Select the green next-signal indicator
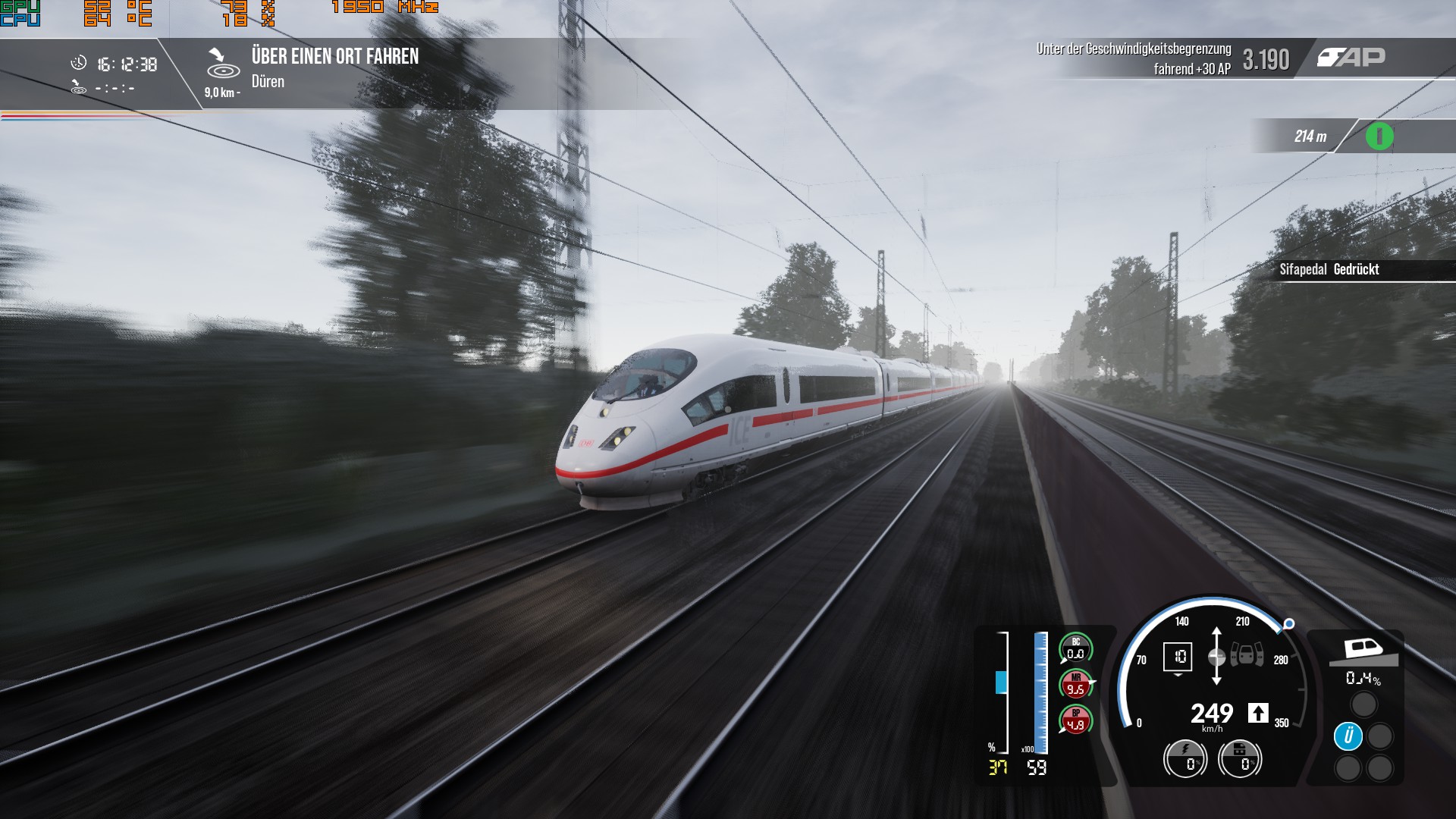The image size is (1456, 819). (x=1379, y=136)
